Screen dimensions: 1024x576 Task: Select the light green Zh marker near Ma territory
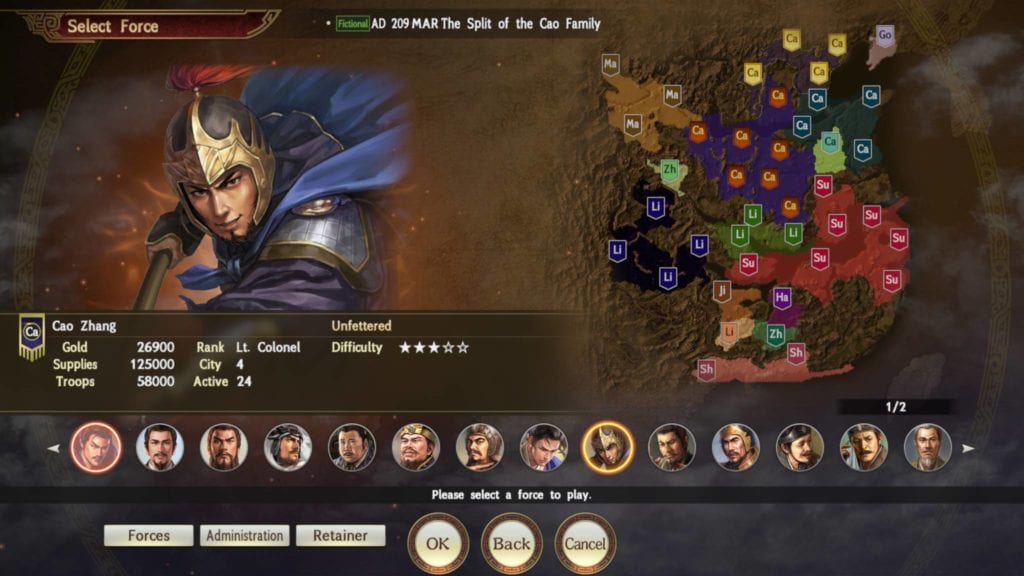pos(669,171)
